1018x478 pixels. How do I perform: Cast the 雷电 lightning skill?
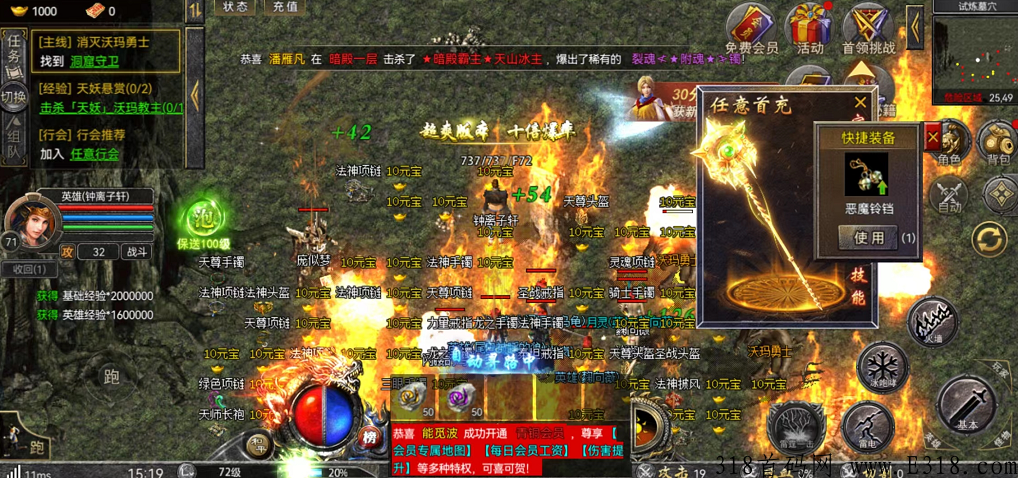853,423
